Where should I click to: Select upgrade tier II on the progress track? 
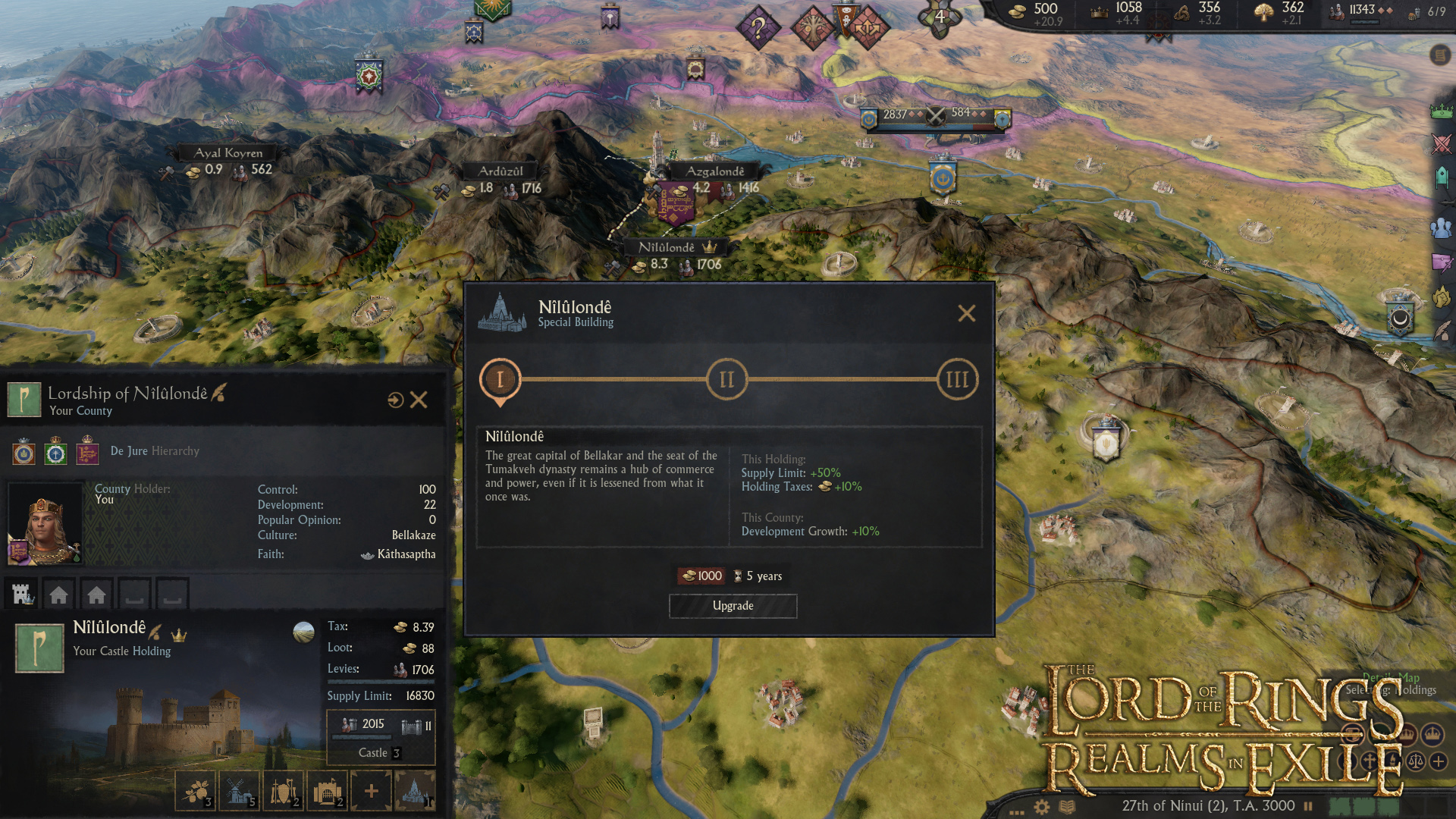pos(726,378)
